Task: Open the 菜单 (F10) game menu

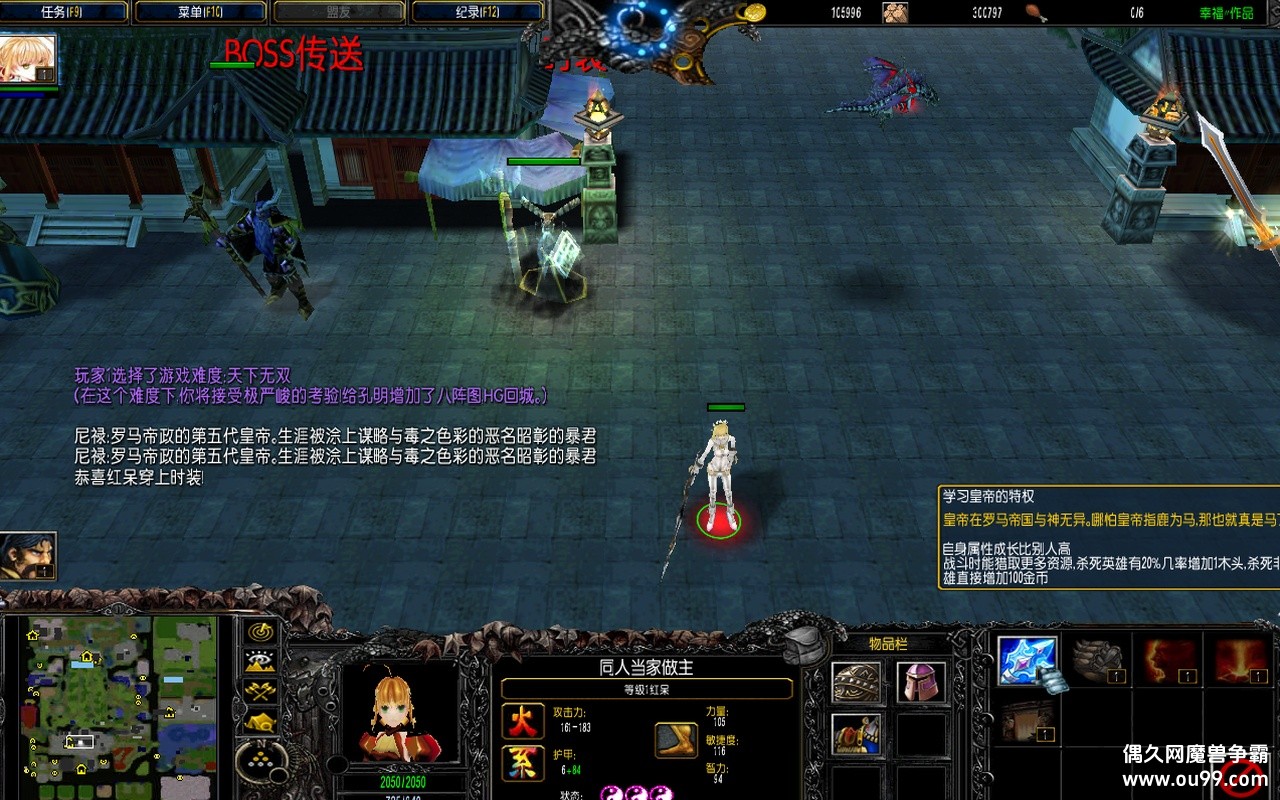Action: click(x=200, y=12)
